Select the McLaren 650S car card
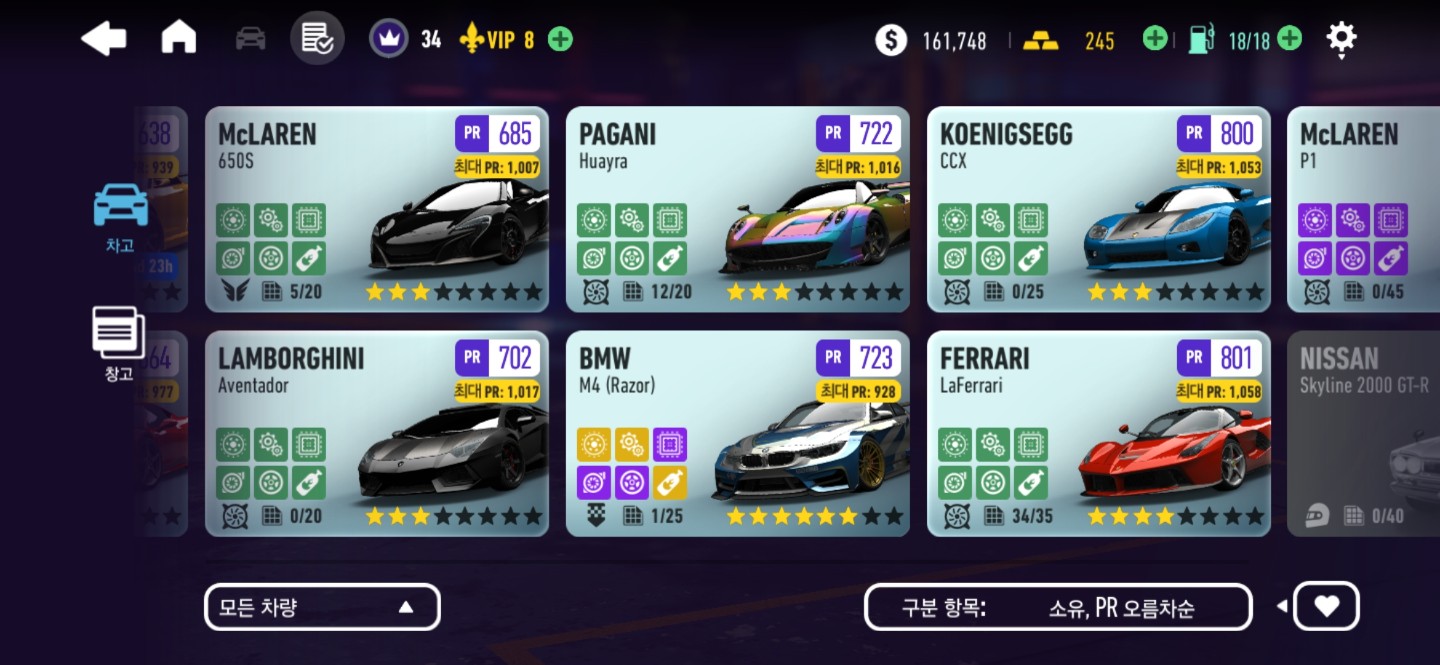Viewport: 1440px width, 665px height. pyautogui.click(x=376, y=209)
